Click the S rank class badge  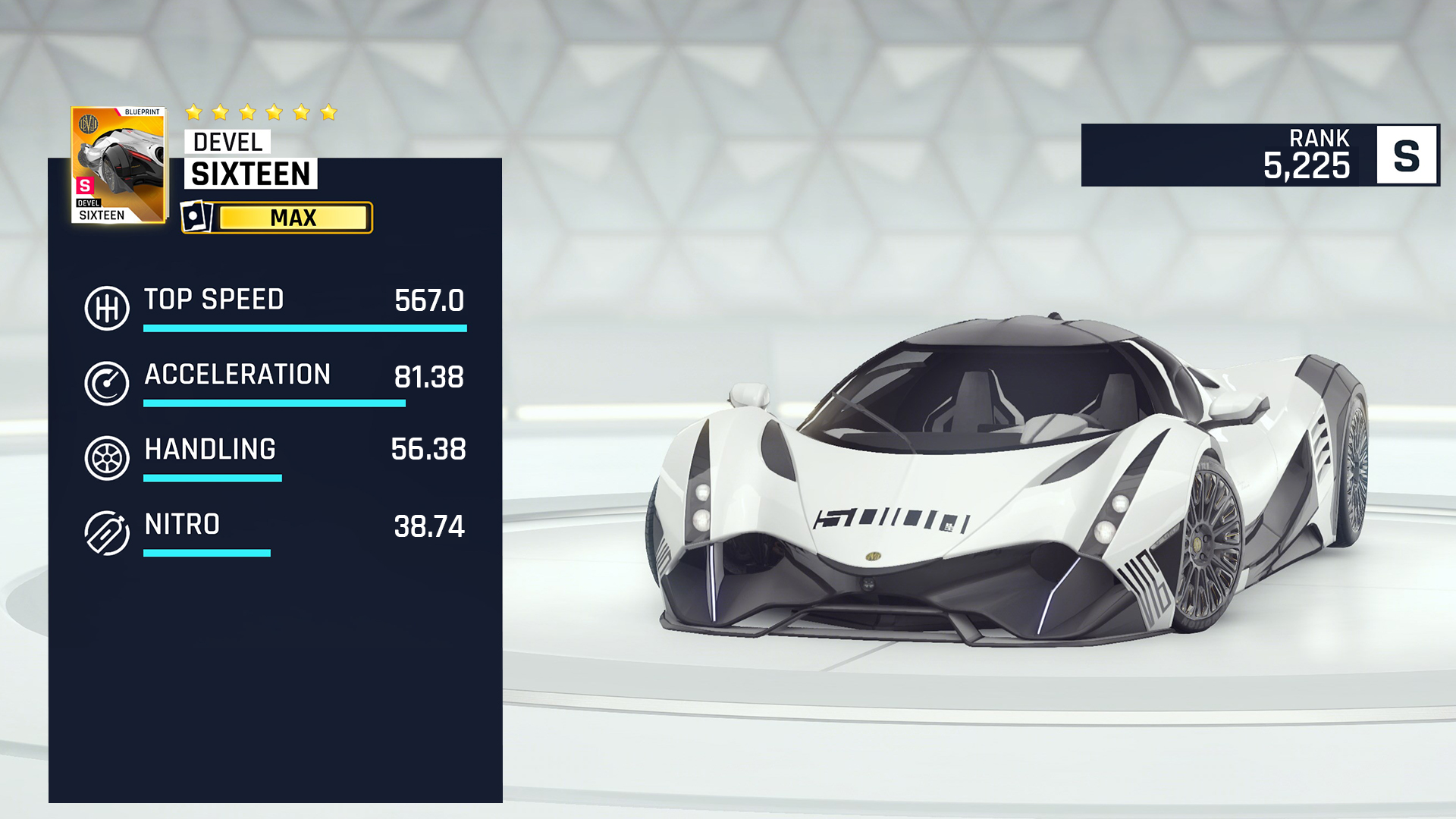(x=1407, y=155)
